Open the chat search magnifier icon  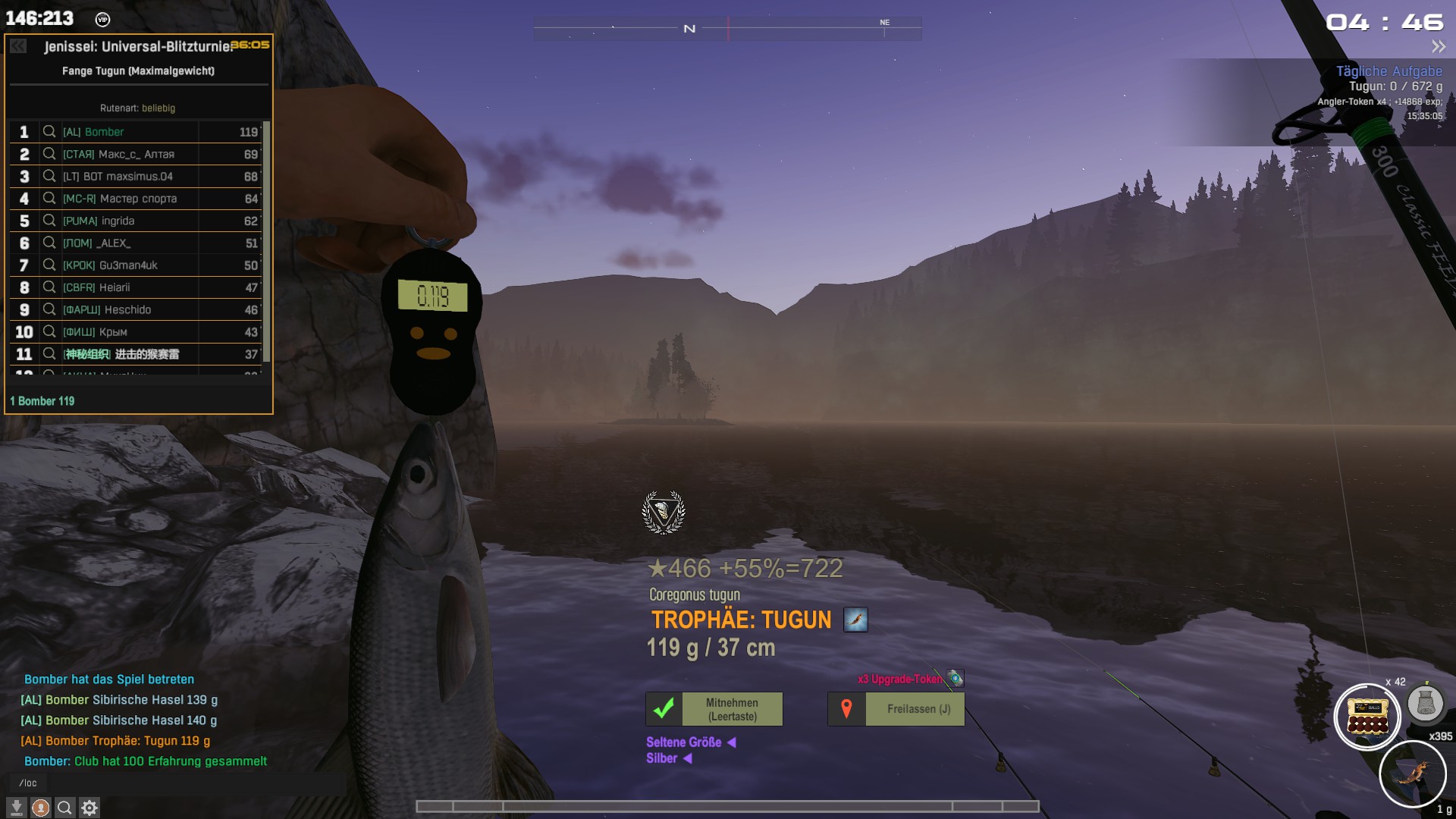pyautogui.click(x=65, y=808)
